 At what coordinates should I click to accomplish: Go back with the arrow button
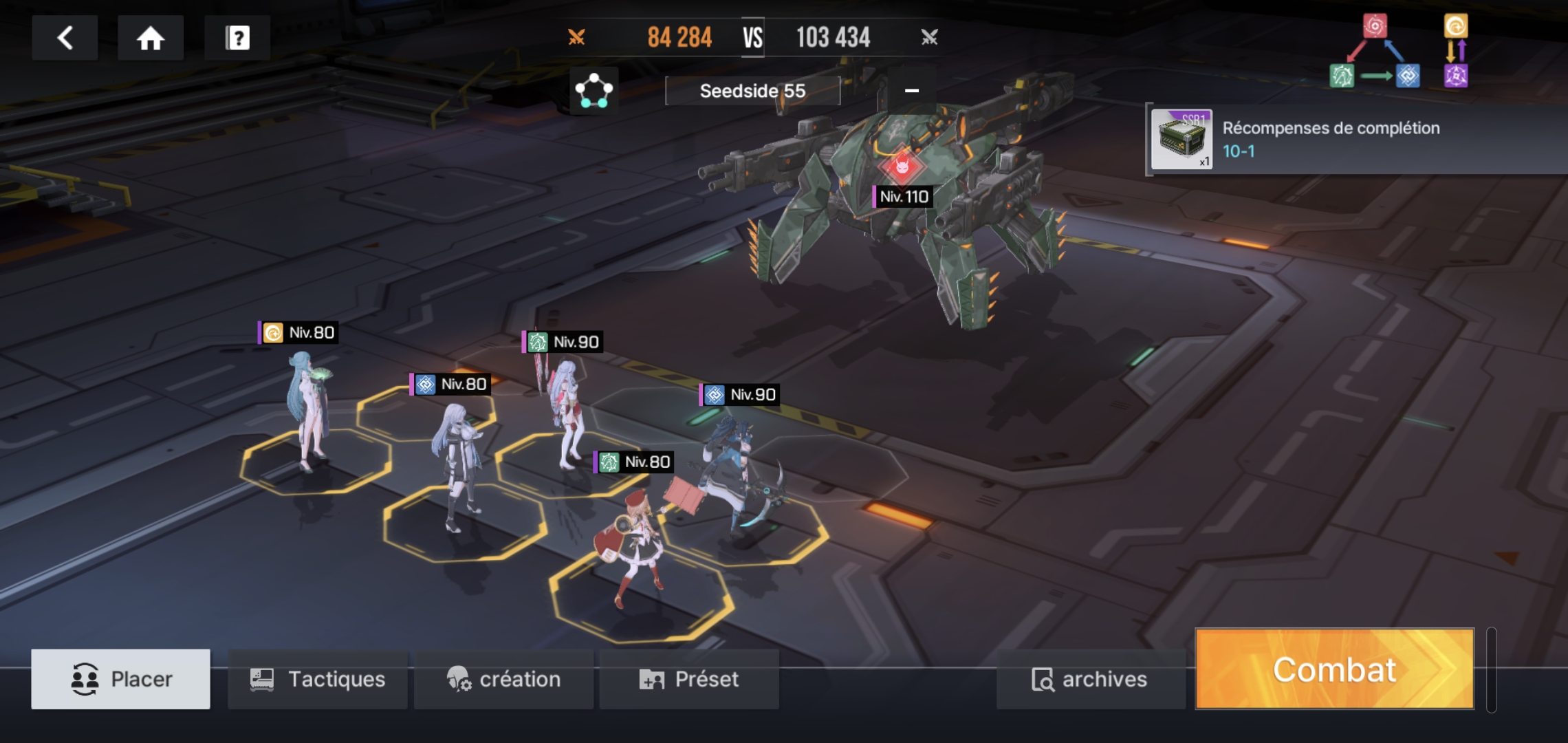(65, 38)
